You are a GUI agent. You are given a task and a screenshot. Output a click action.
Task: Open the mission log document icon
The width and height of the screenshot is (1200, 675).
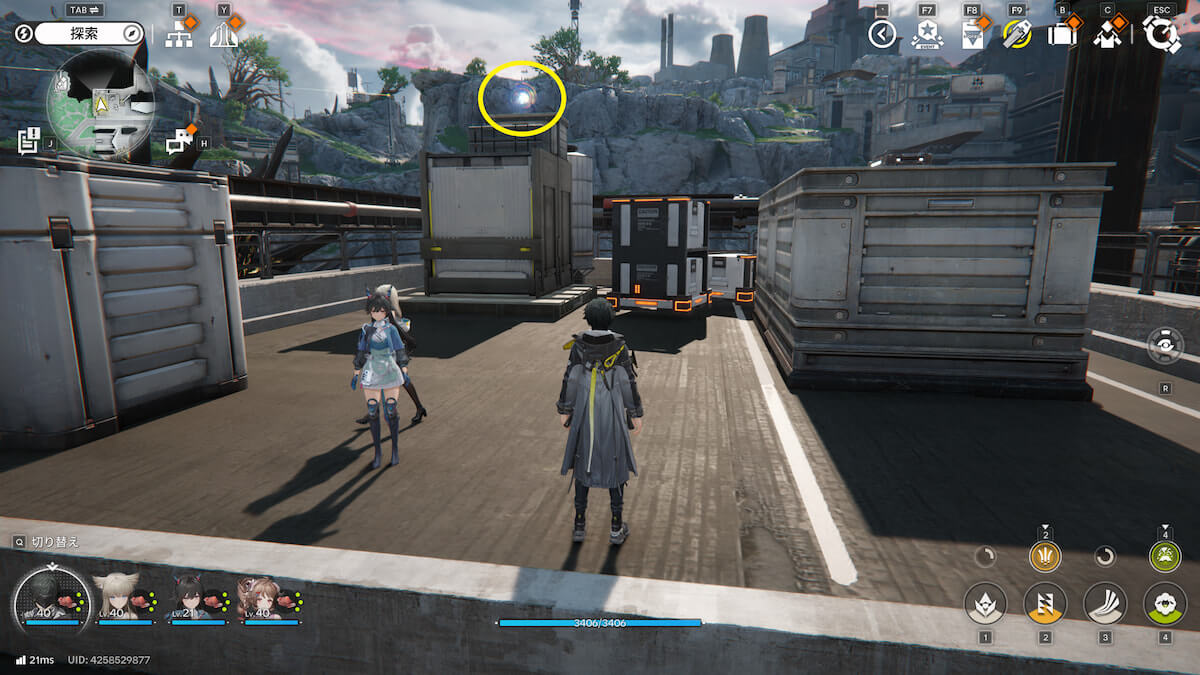[30, 141]
